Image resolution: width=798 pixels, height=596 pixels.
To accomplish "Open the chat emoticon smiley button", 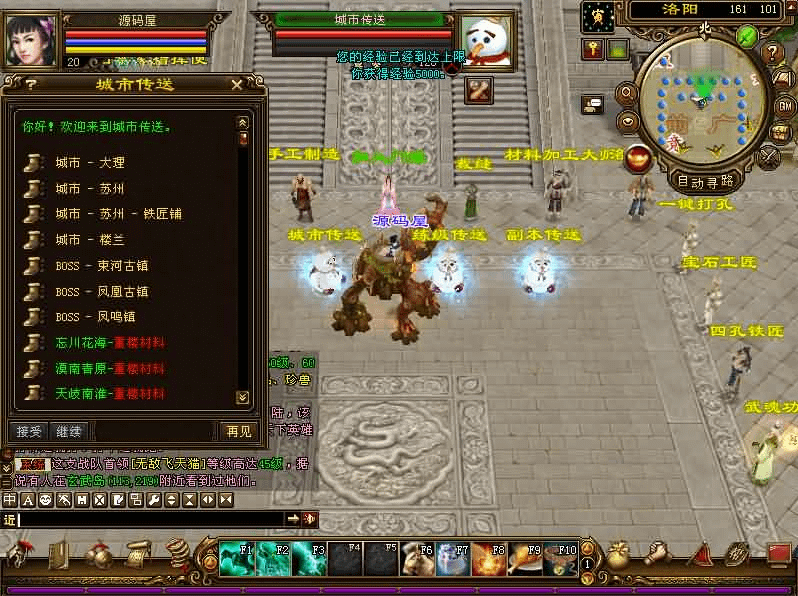I will 45,499.
